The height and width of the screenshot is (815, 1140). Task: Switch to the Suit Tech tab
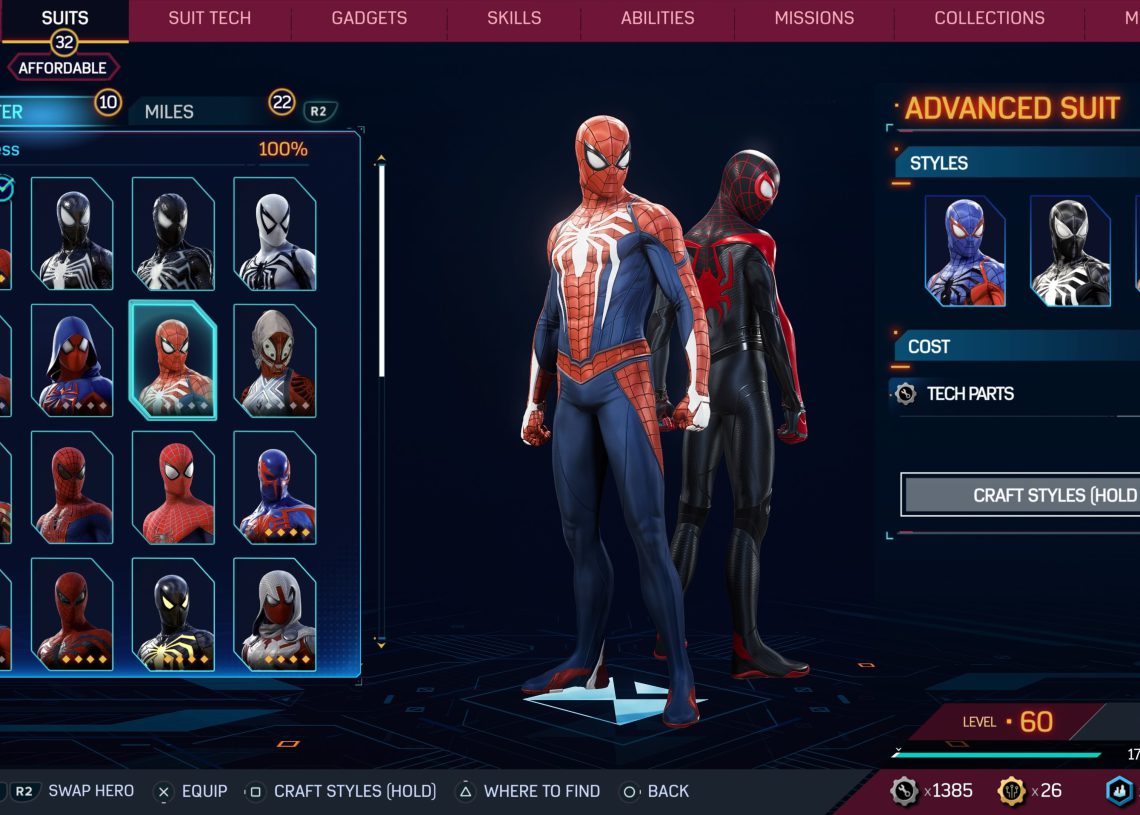point(209,18)
